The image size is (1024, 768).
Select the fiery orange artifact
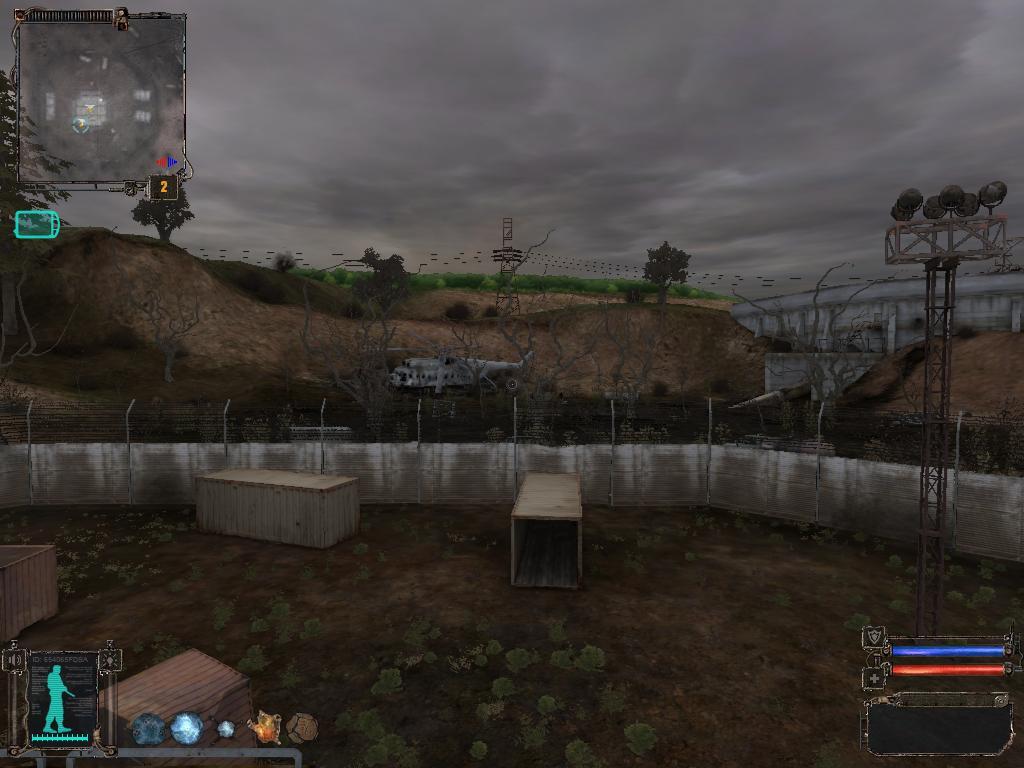click(265, 728)
